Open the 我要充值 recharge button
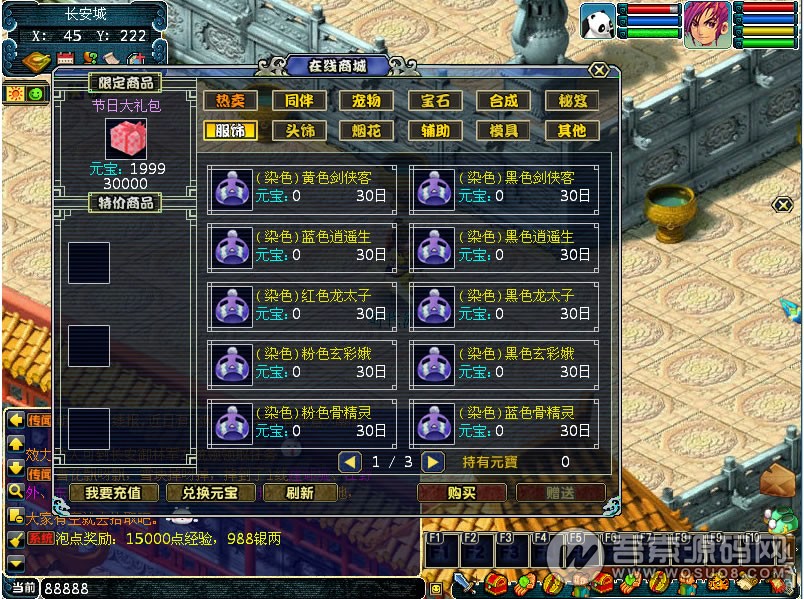This screenshot has height=599, width=804. click(112, 493)
